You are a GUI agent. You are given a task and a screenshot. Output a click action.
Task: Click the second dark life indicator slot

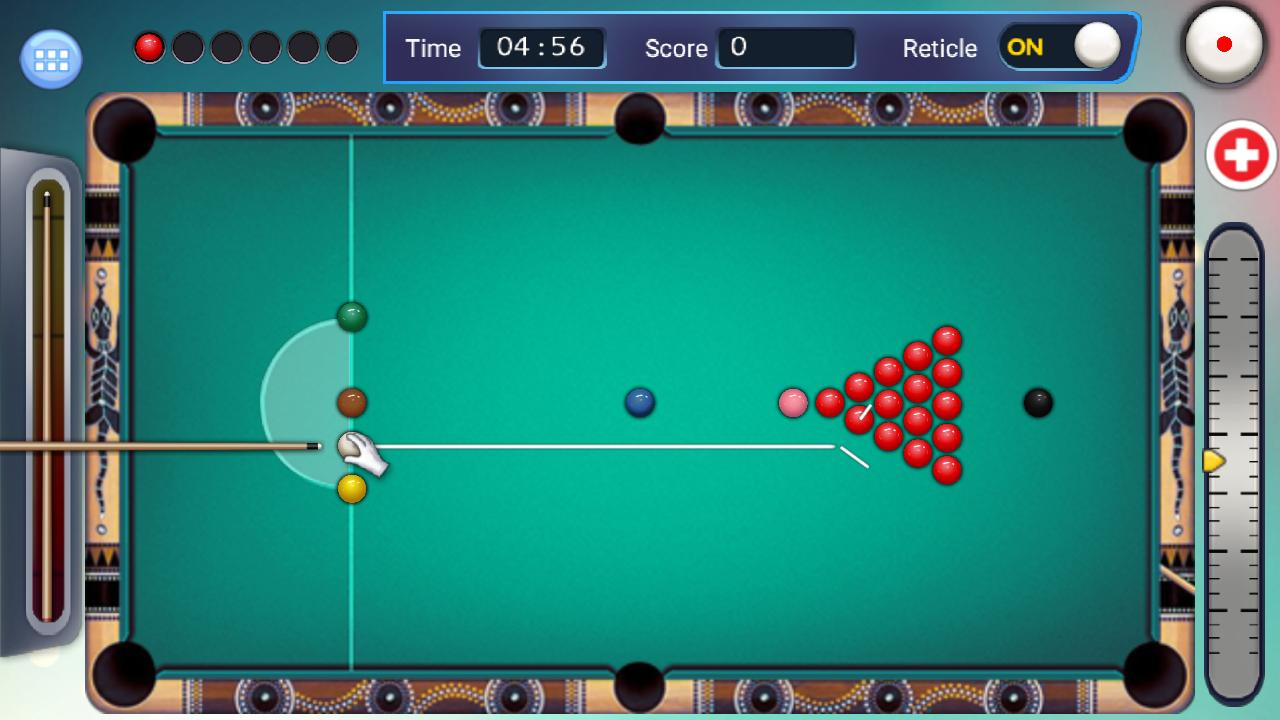(x=186, y=47)
